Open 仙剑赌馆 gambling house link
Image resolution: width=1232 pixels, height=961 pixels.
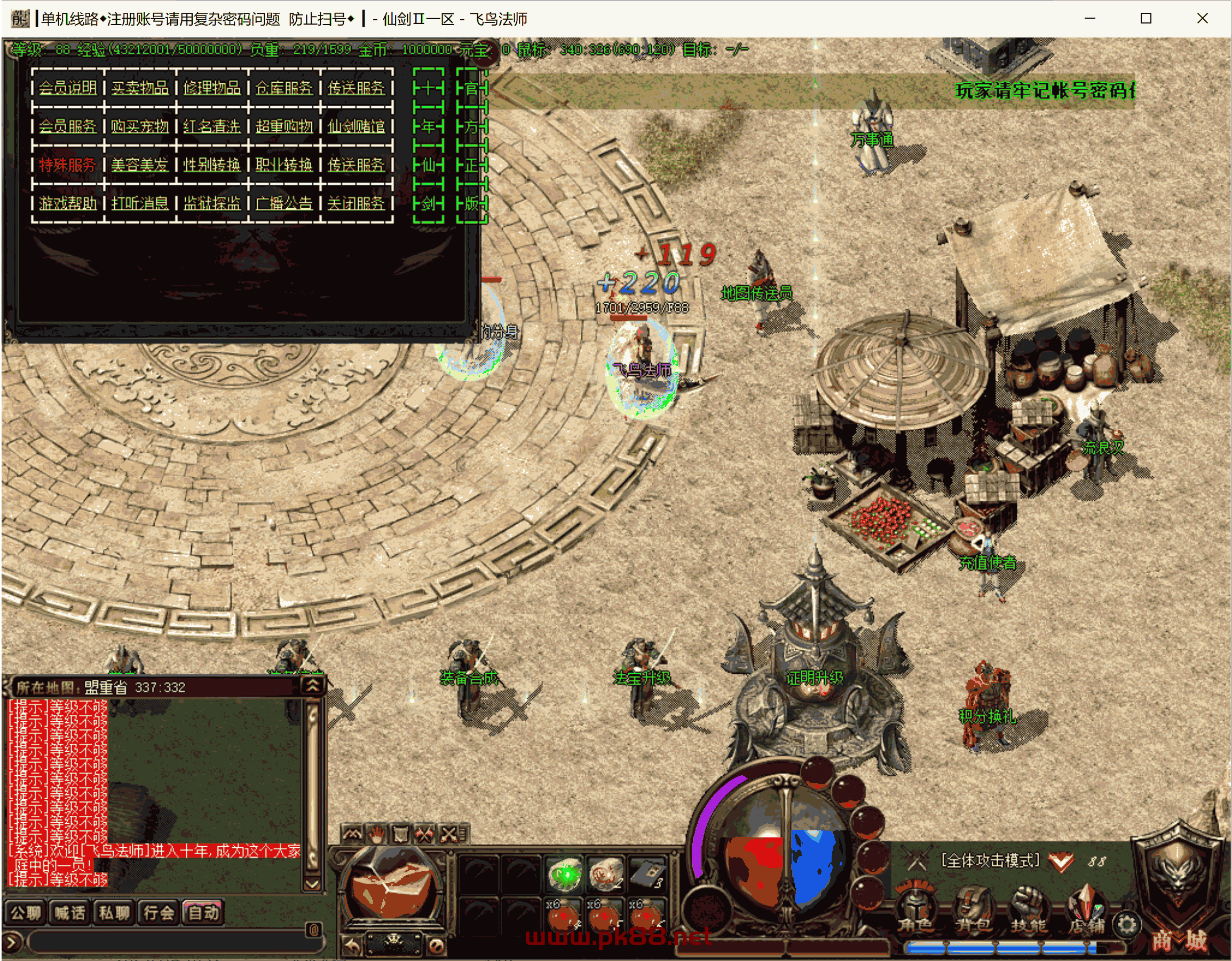pyautogui.click(x=356, y=127)
